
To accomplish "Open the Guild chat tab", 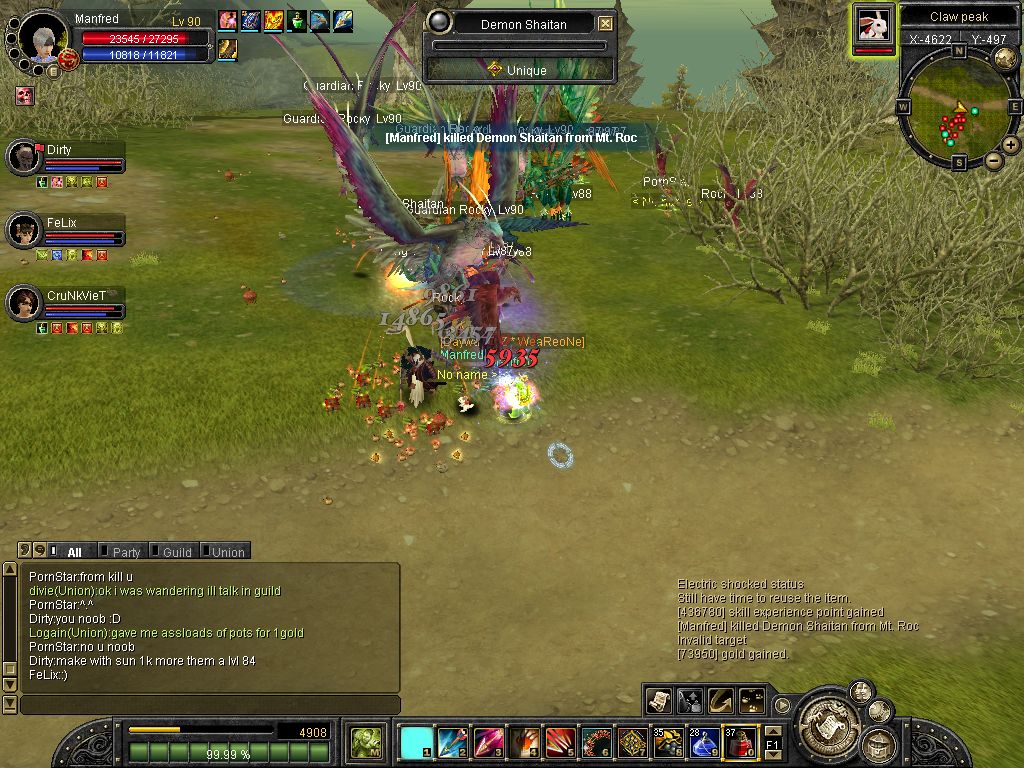I will 176,552.
